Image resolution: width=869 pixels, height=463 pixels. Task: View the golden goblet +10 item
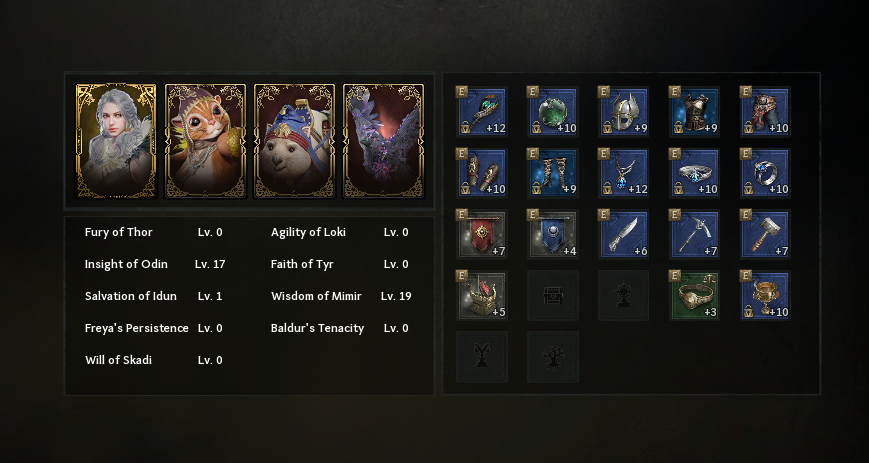point(766,296)
